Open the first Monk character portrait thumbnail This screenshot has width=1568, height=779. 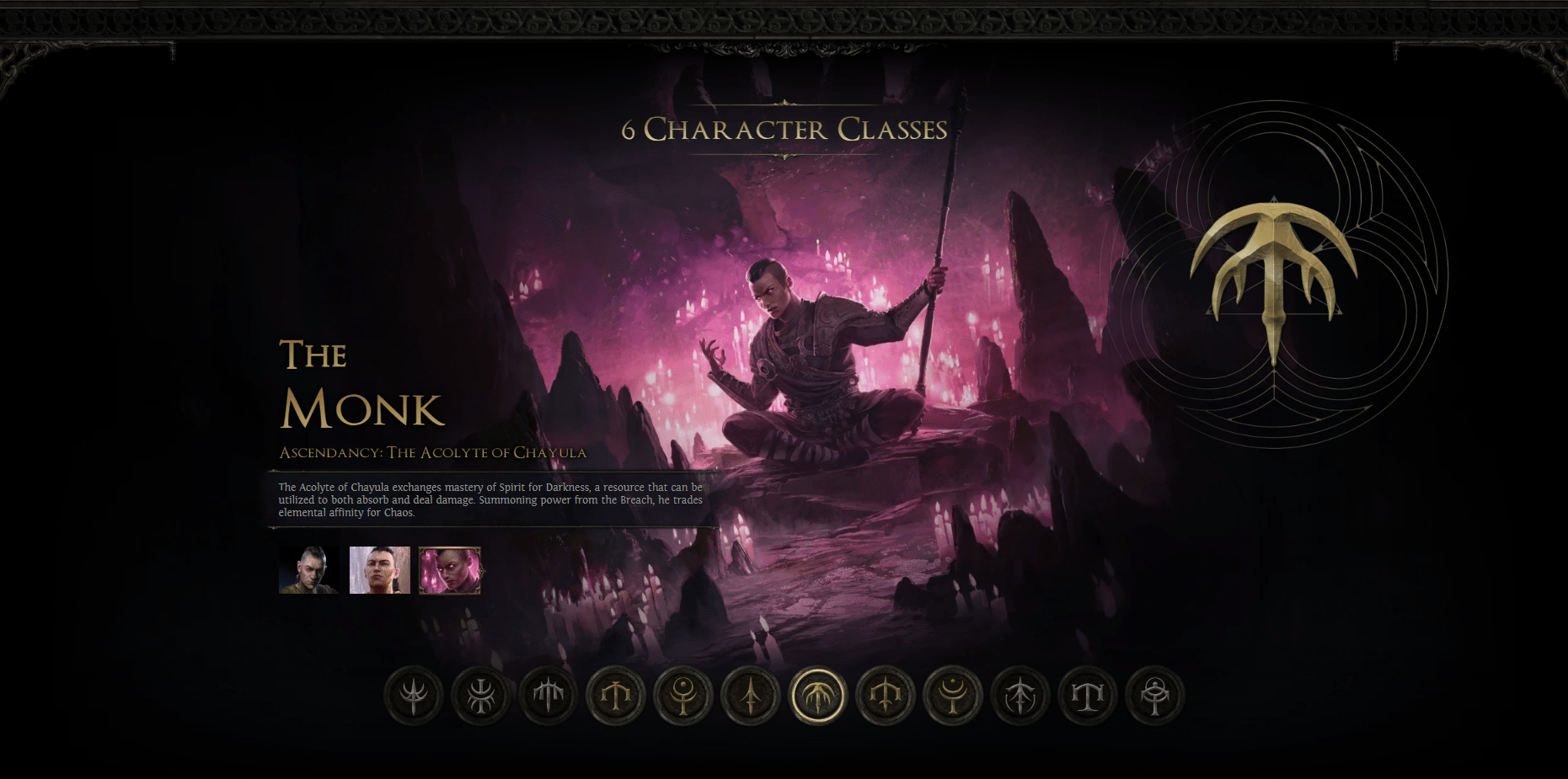(x=308, y=570)
